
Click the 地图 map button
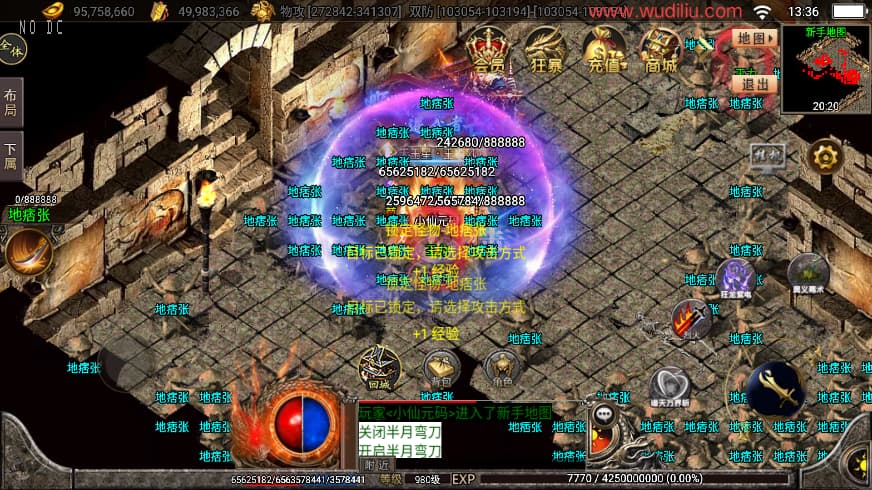pos(755,37)
